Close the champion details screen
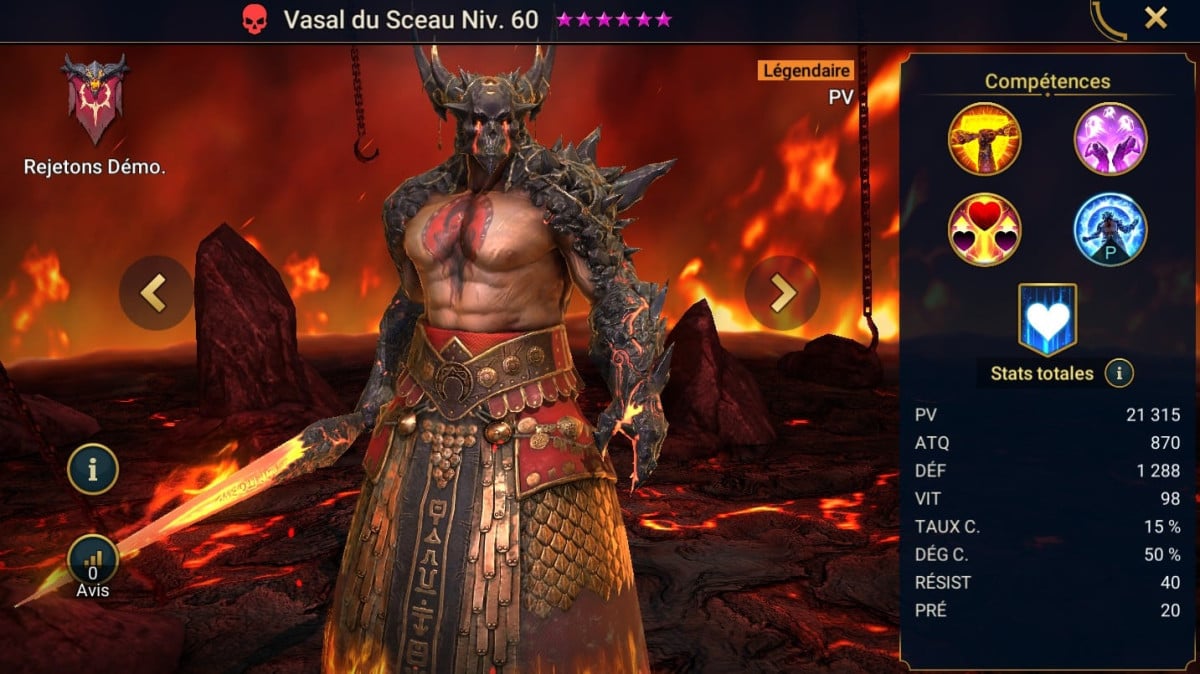1200x674 pixels. [x=1156, y=18]
